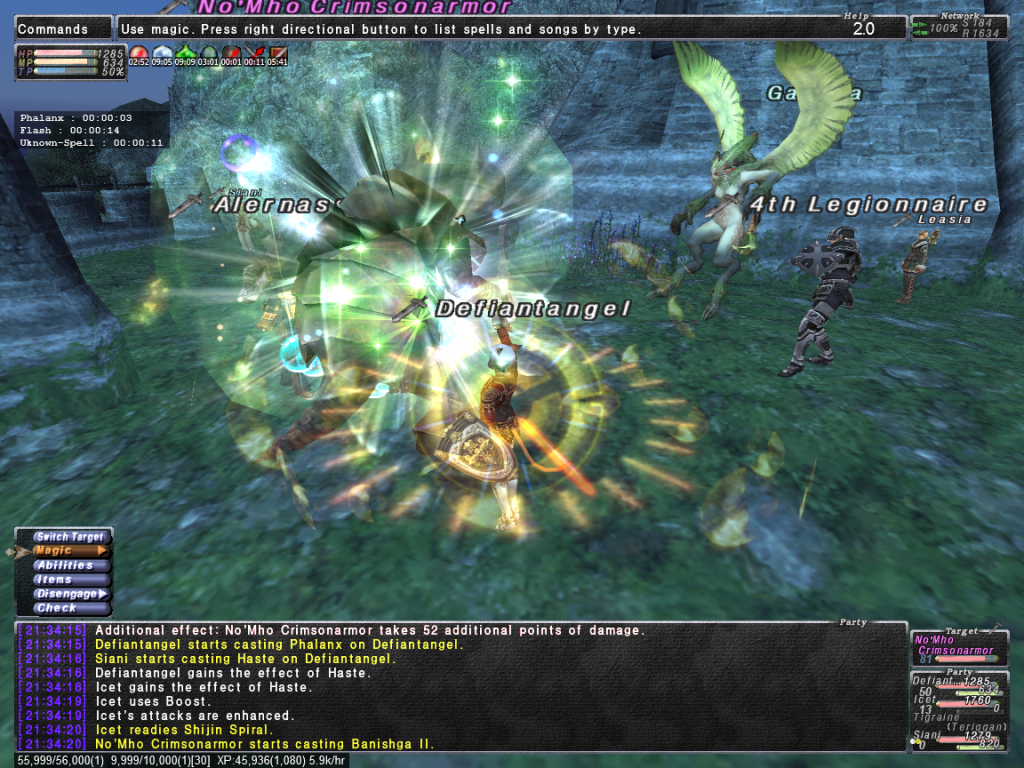
Task: Select the status icon with timer 03:01
Action: coord(209,52)
